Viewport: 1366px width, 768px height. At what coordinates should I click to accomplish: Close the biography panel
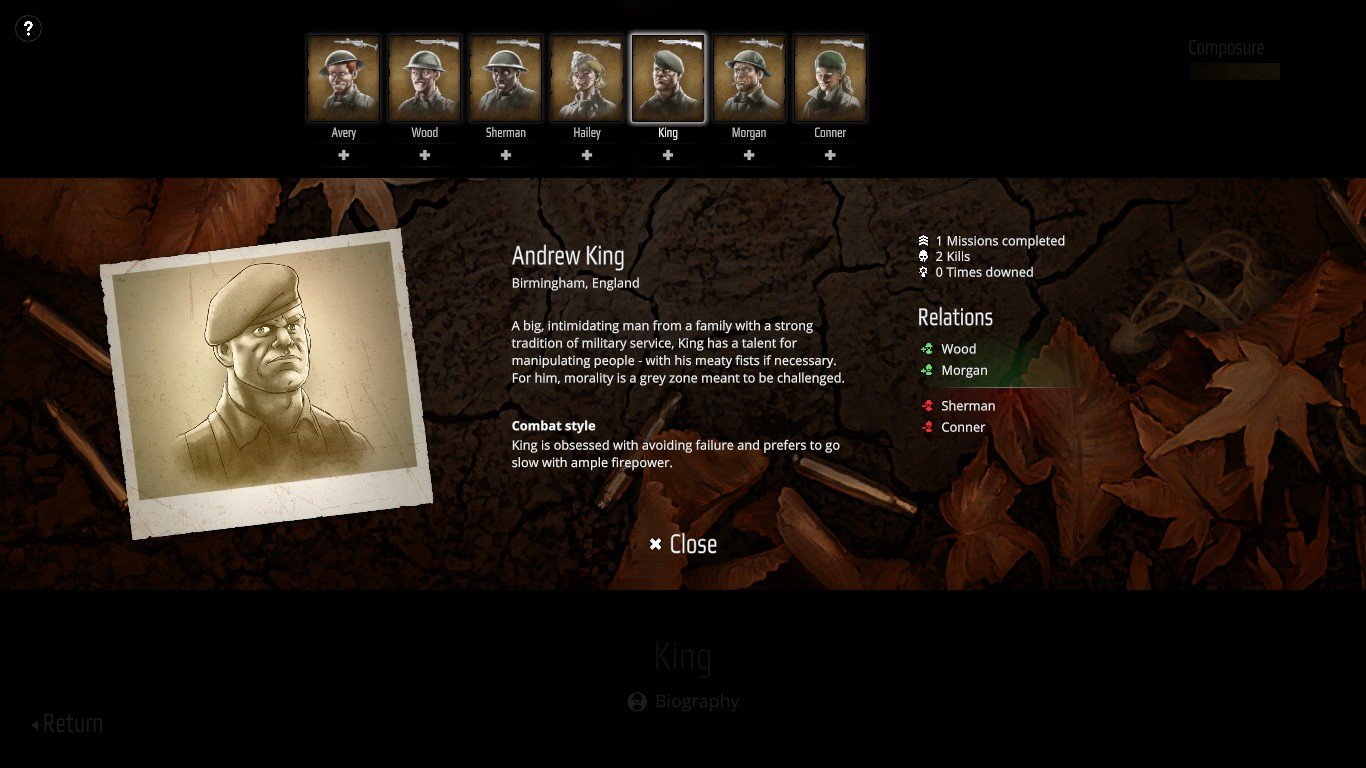(x=683, y=544)
